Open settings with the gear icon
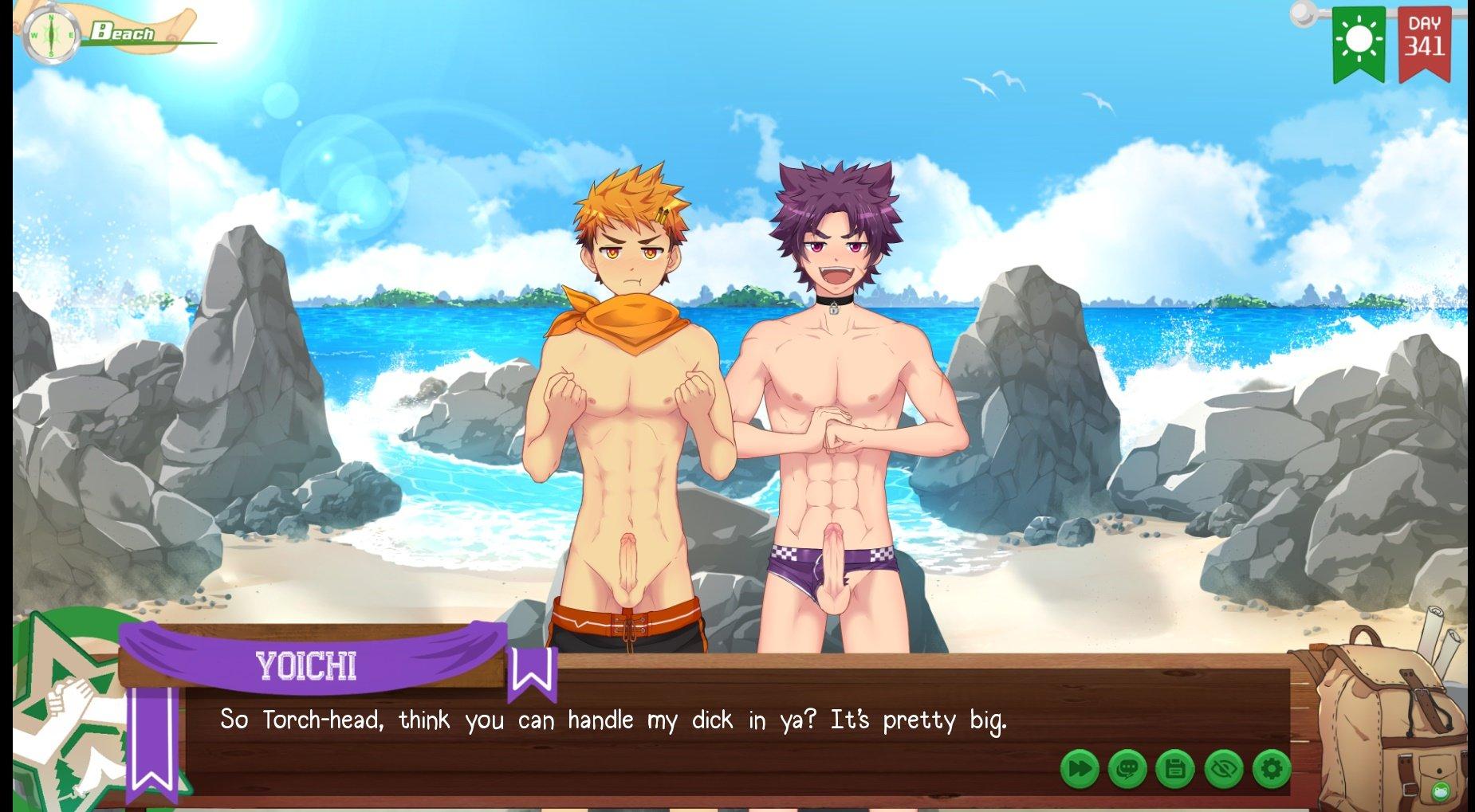This screenshot has width=1475, height=812. [x=1271, y=769]
